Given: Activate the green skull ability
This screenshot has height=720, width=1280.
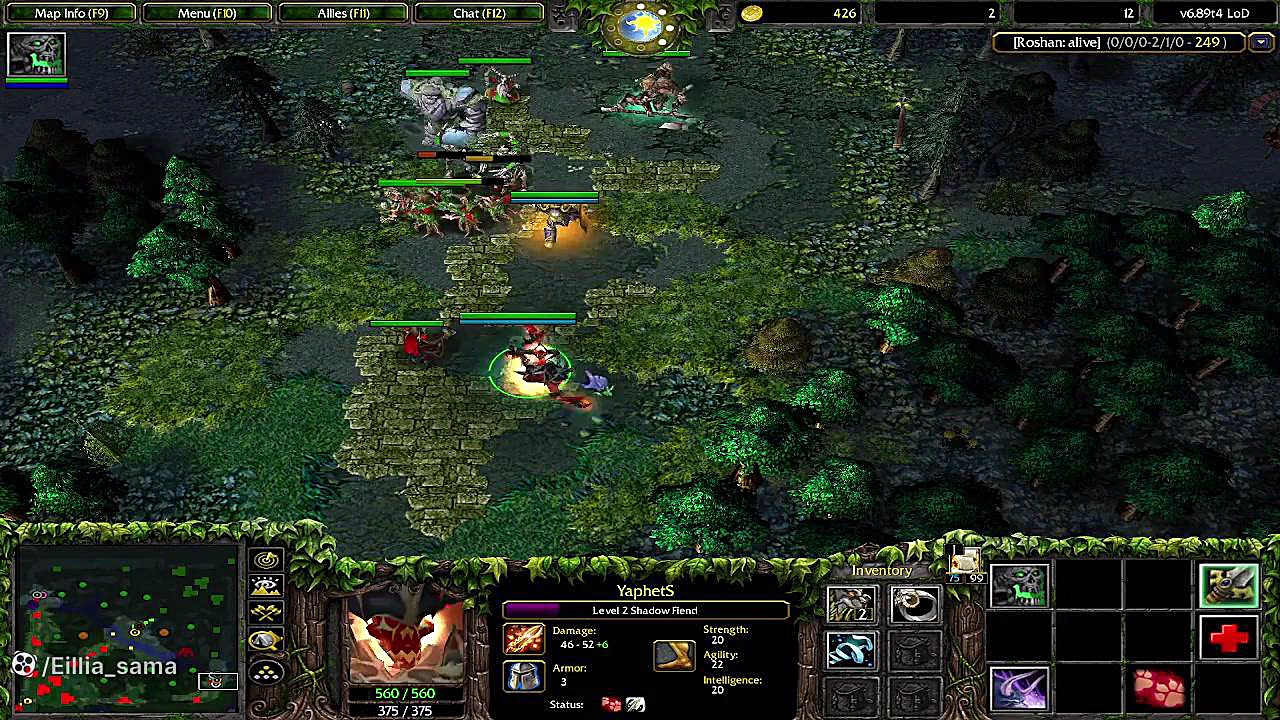Looking at the screenshot, I should point(1019,587).
